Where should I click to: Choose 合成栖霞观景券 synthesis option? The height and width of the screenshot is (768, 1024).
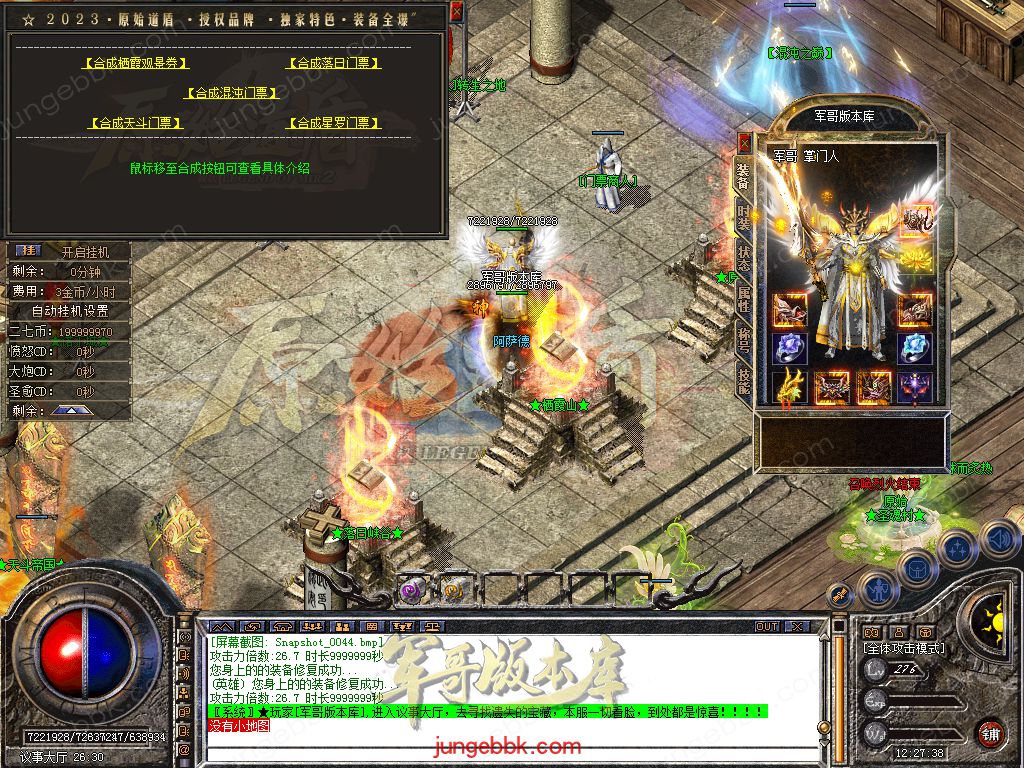pos(135,63)
